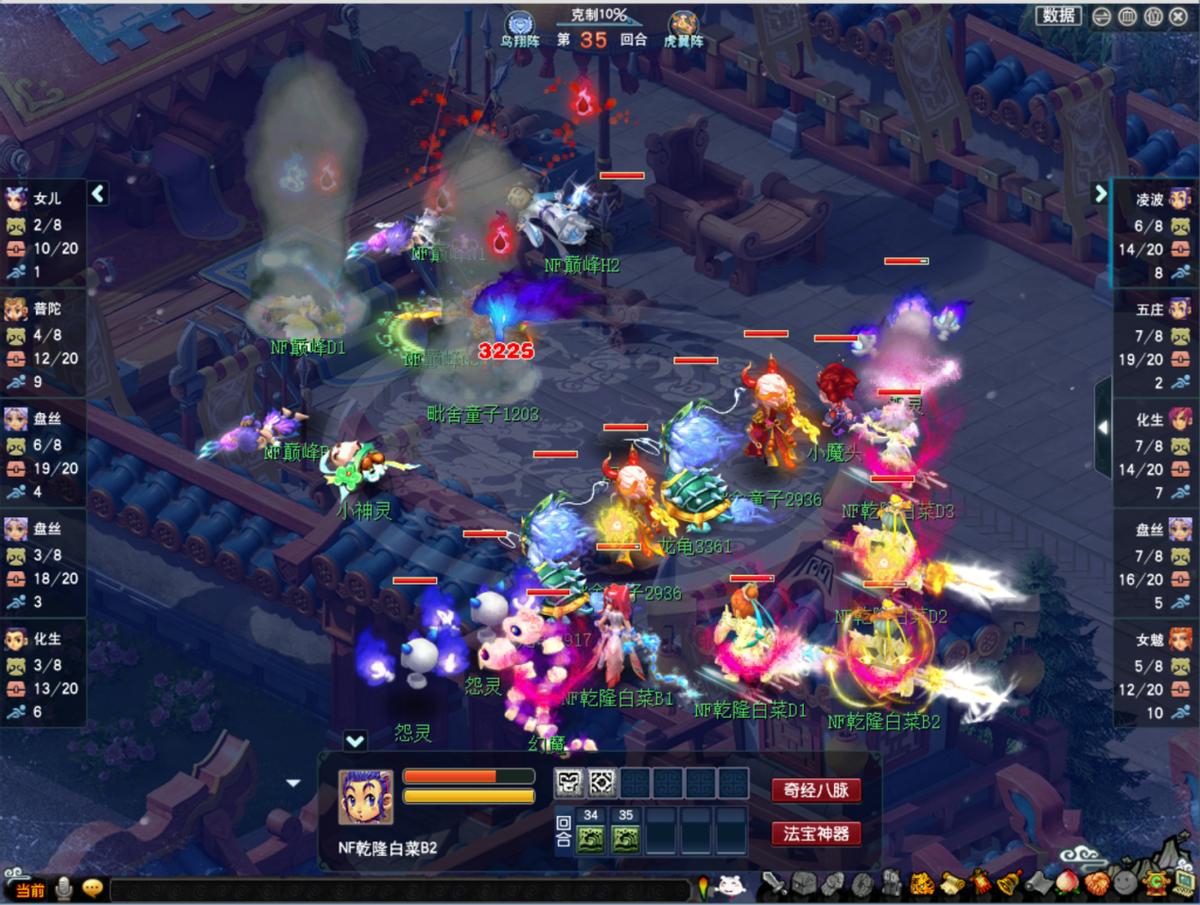
Task: Click the golden bell icon
Action: (1009, 884)
